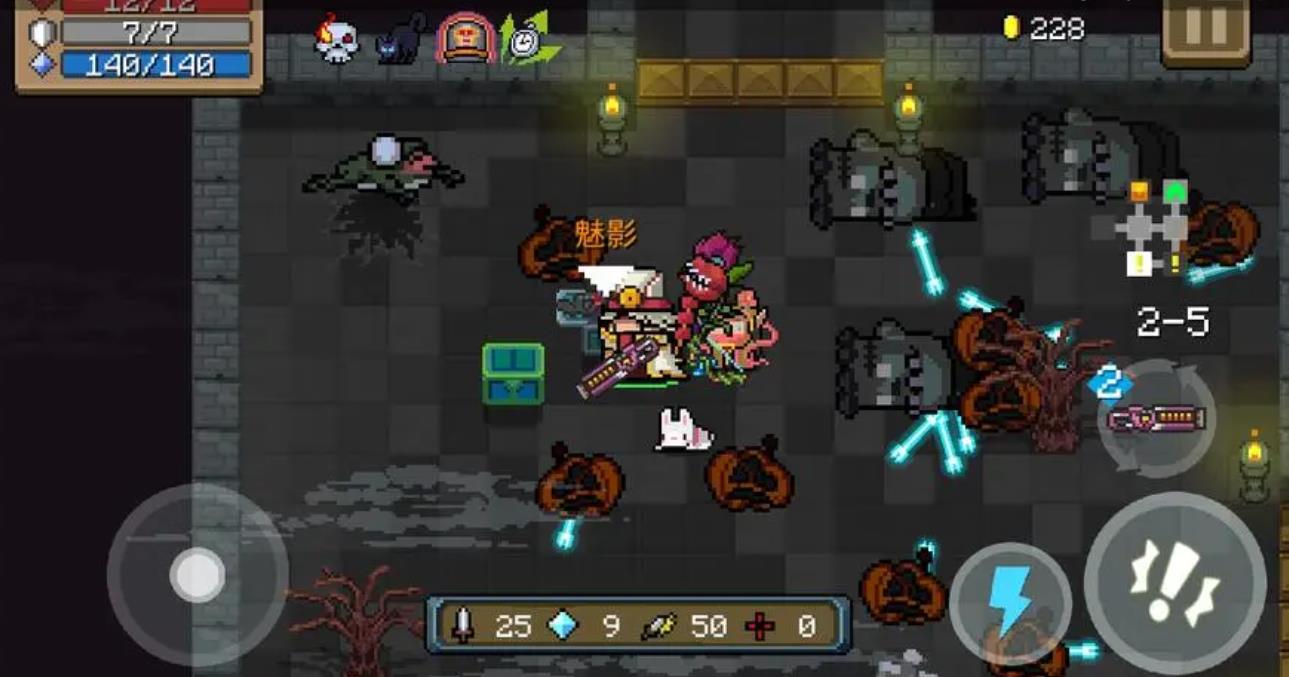Viewport: 1289px width, 677px height.
Task: Activate the lightning bolt skill
Action: (x=1010, y=603)
